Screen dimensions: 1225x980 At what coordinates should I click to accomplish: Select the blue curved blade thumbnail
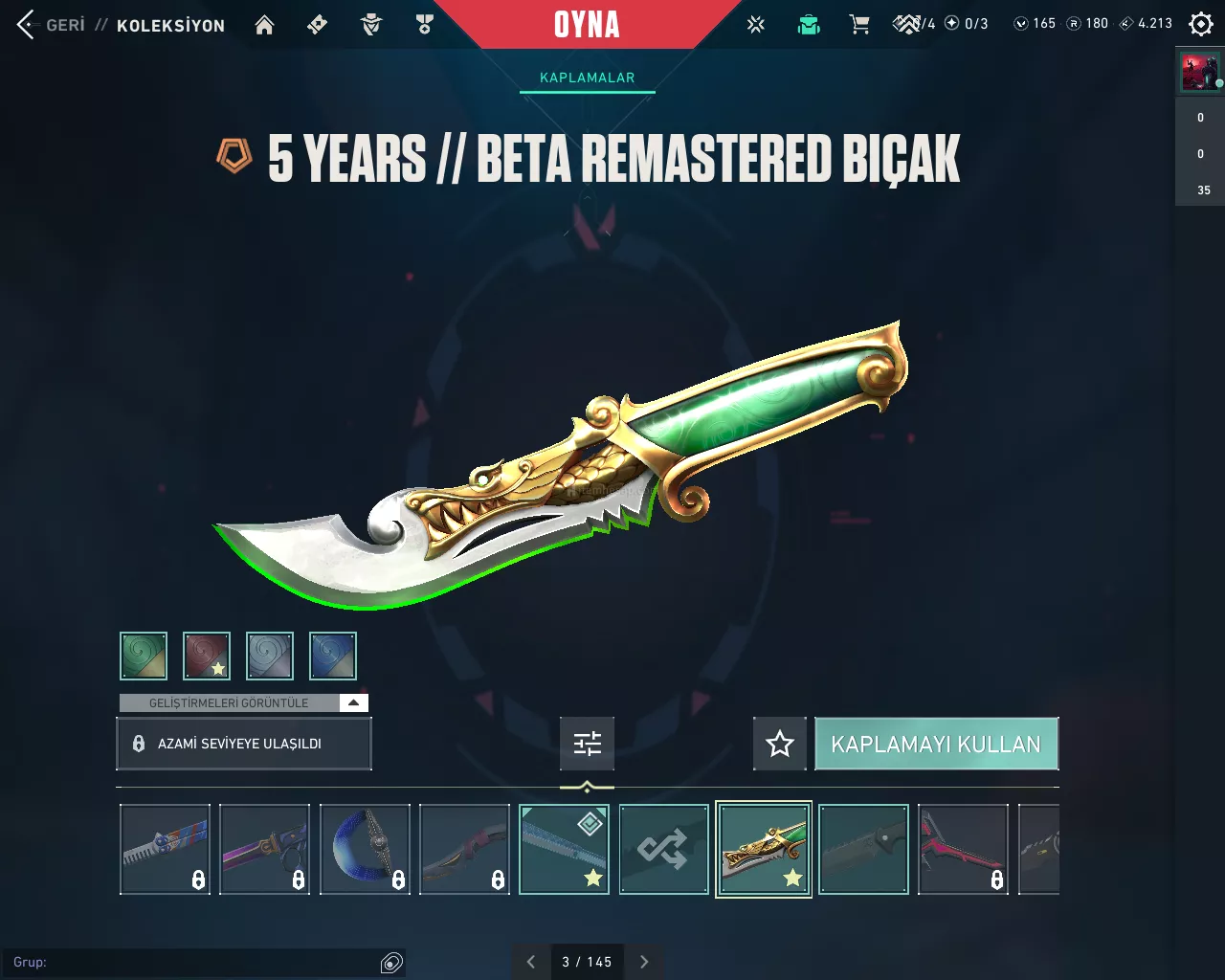365,849
